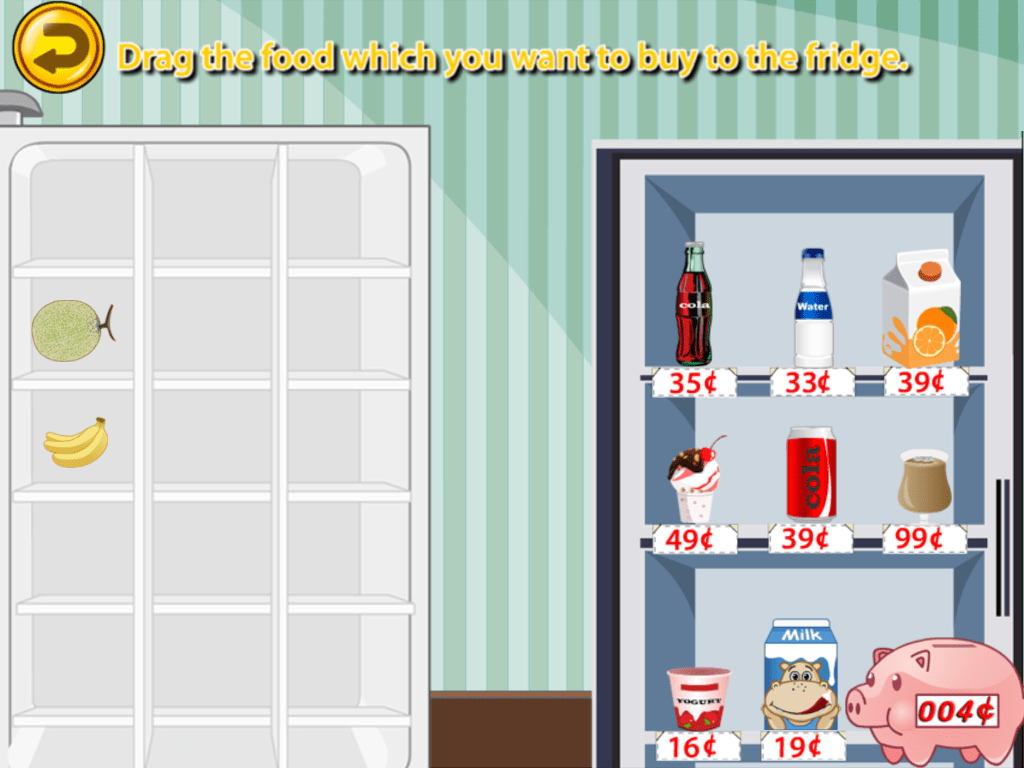The height and width of the screenshot is (768, 1024).
Task: Click the yellow back arrow button
Action: coord(58,45)
